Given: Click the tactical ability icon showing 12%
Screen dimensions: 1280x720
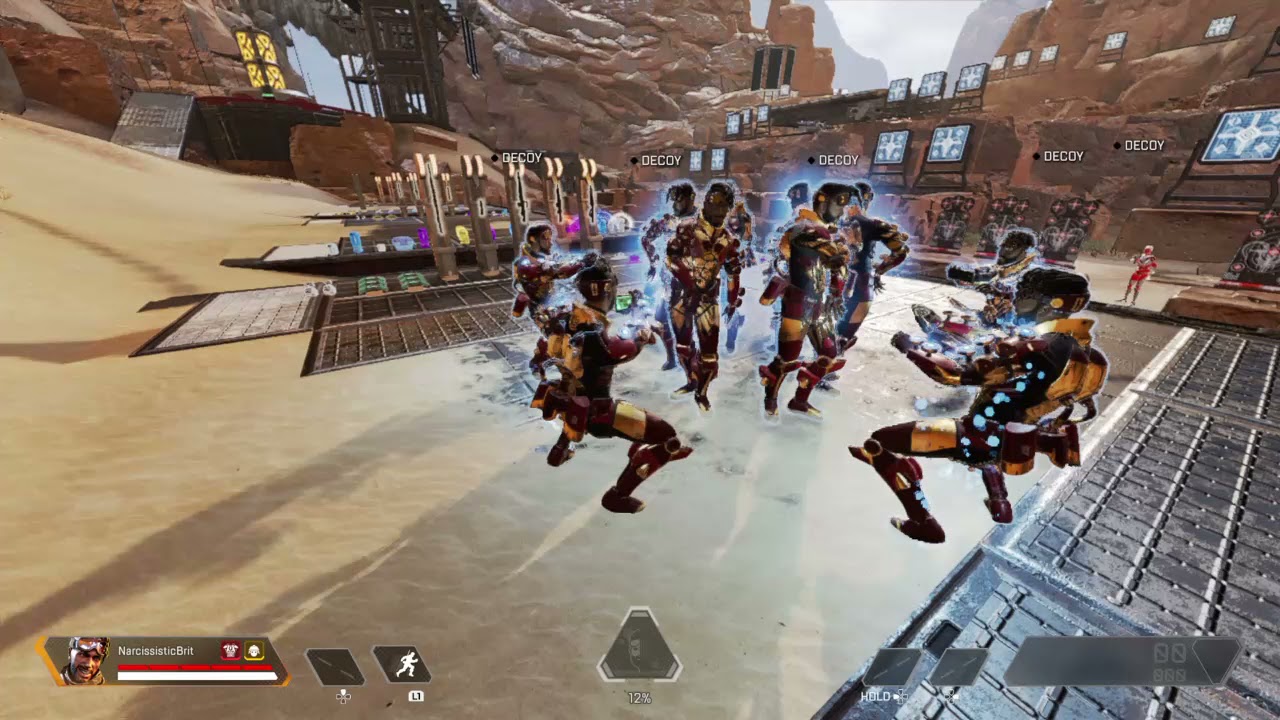Looking at the screenshot, I should 640,652.
